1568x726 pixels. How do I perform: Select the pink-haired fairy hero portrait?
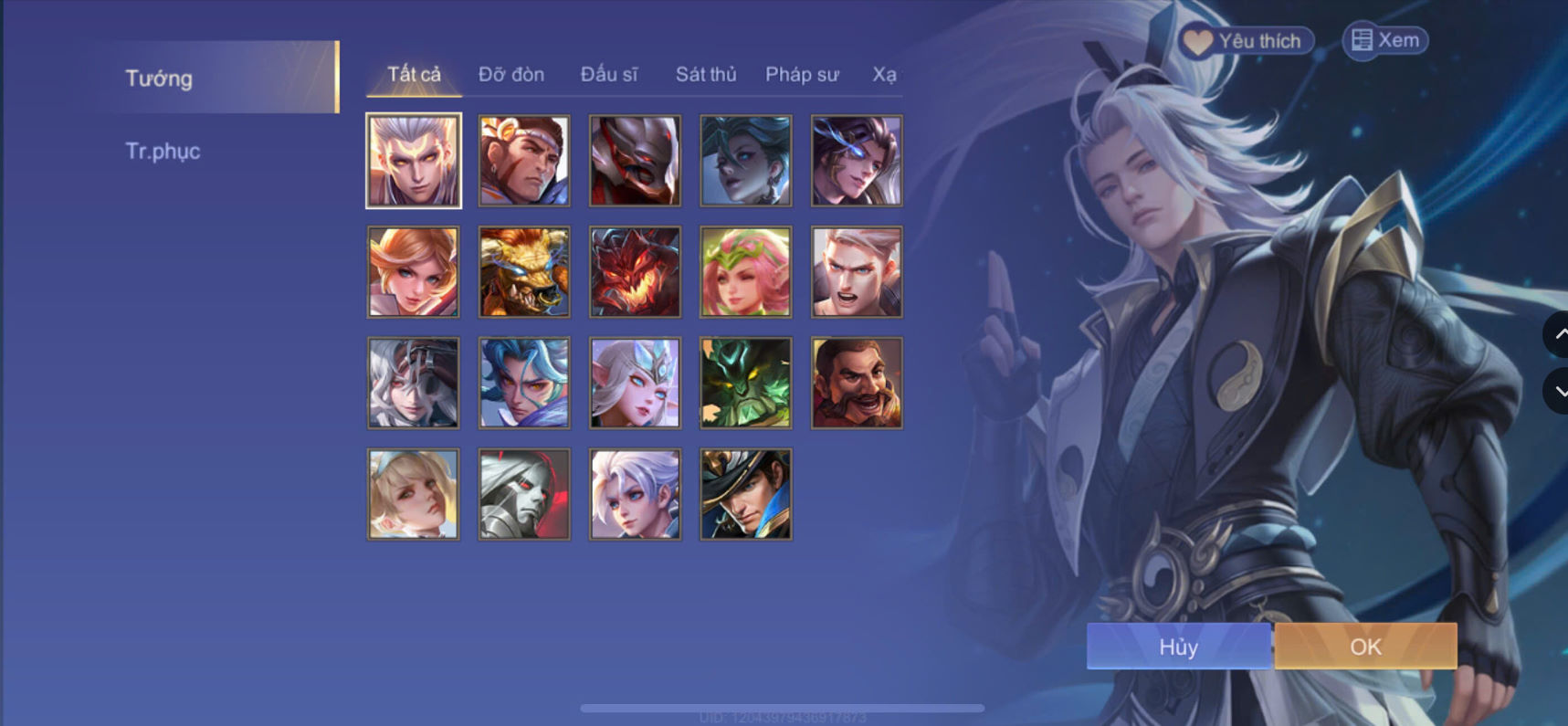pos(745,272)
